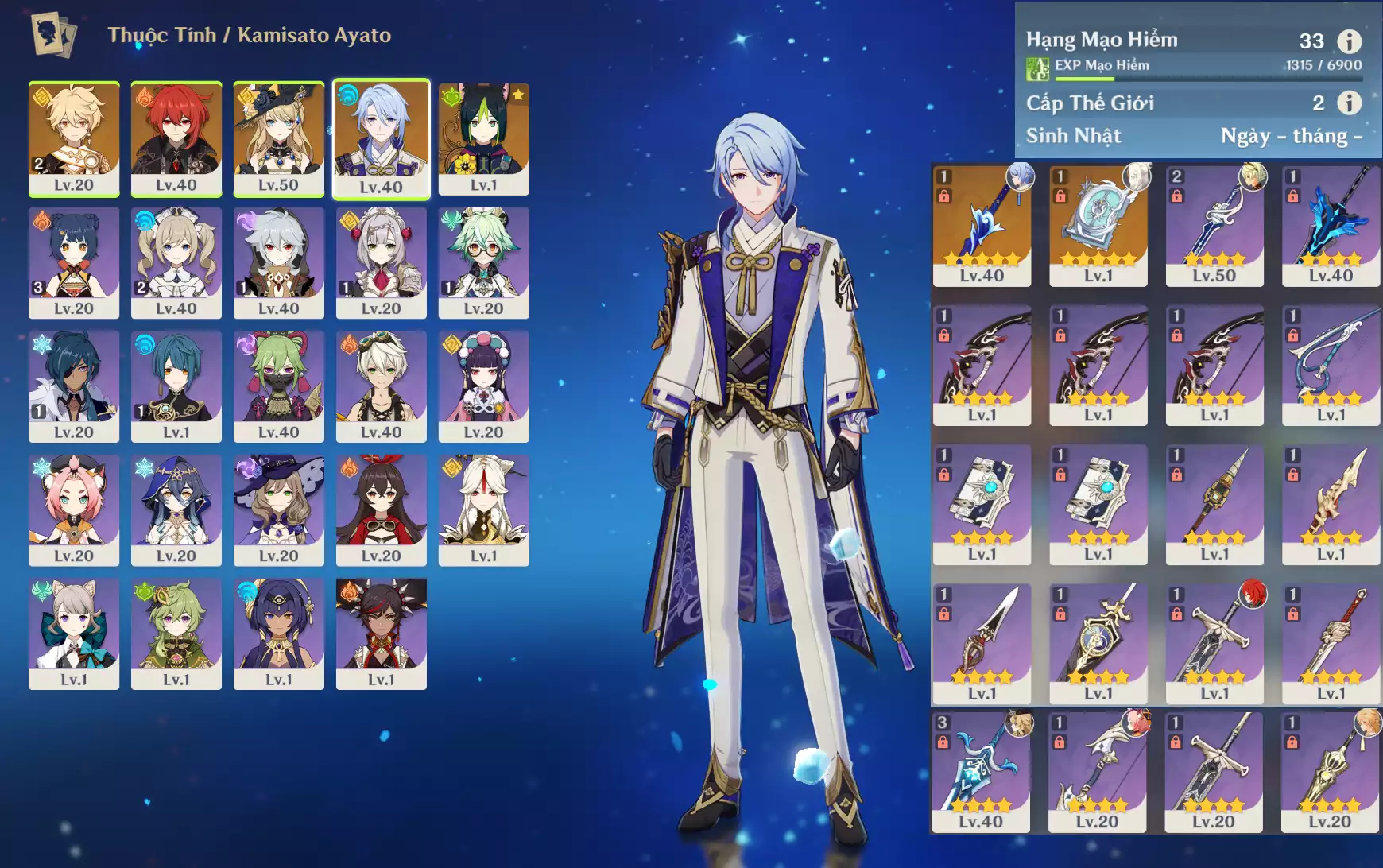The width and height of the screenshot is (1383, 868).
Task: Select Xiangling's portrait
Action: tap(74, 262)
